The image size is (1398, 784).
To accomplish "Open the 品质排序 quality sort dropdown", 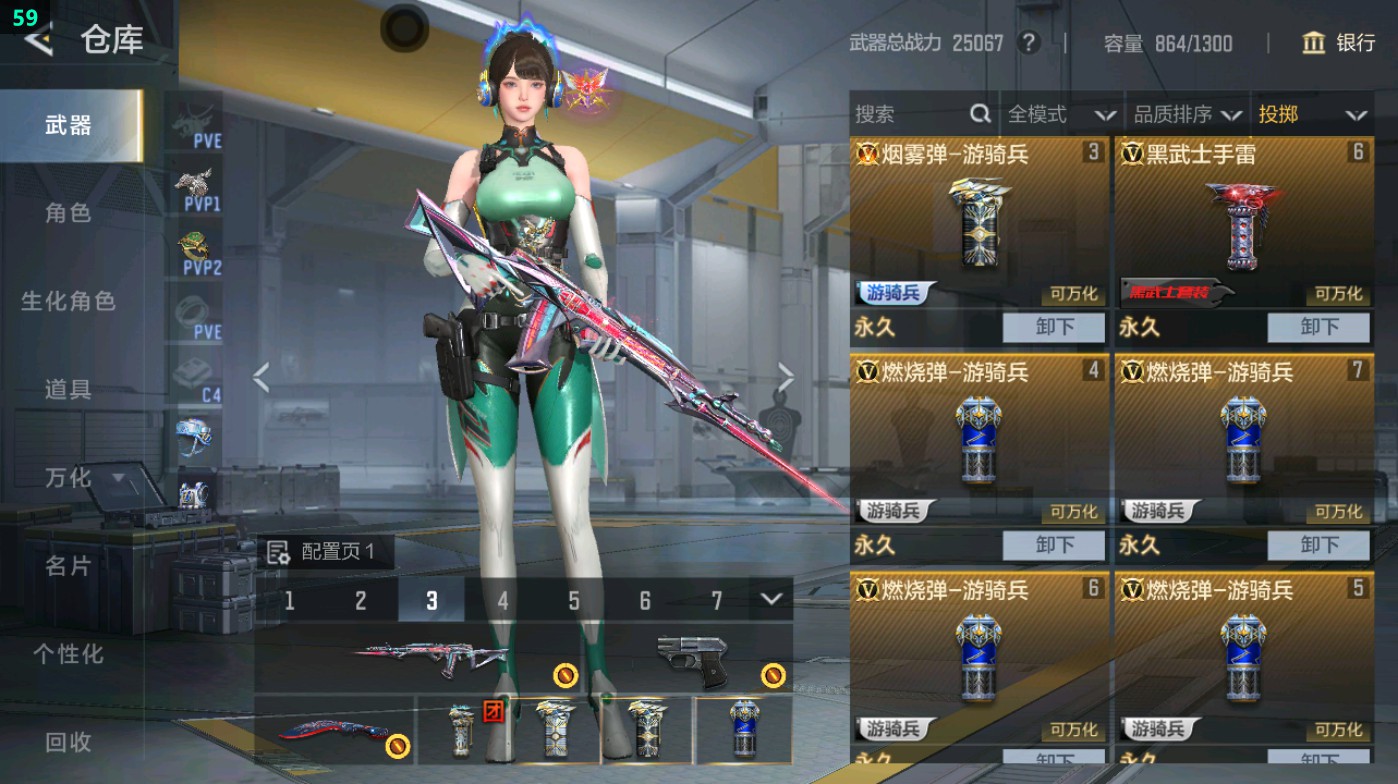I will pos(1187,114).
